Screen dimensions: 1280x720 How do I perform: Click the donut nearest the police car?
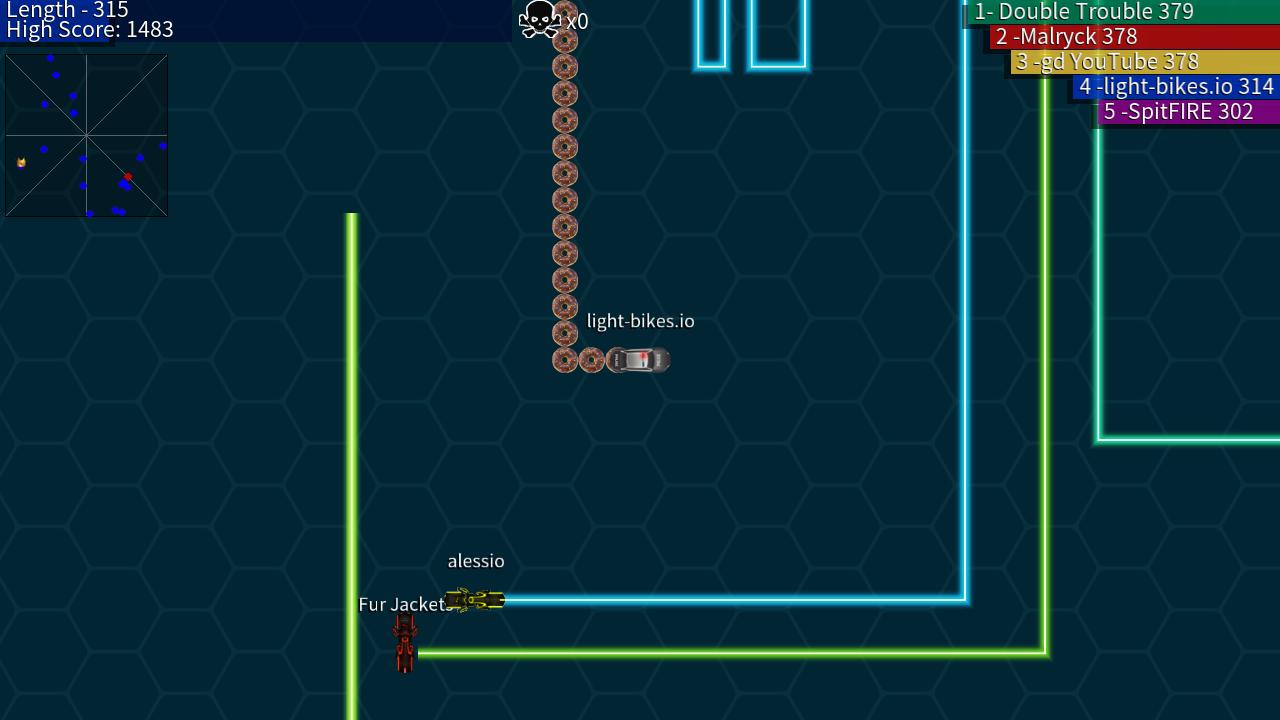(x=591, y=360)
